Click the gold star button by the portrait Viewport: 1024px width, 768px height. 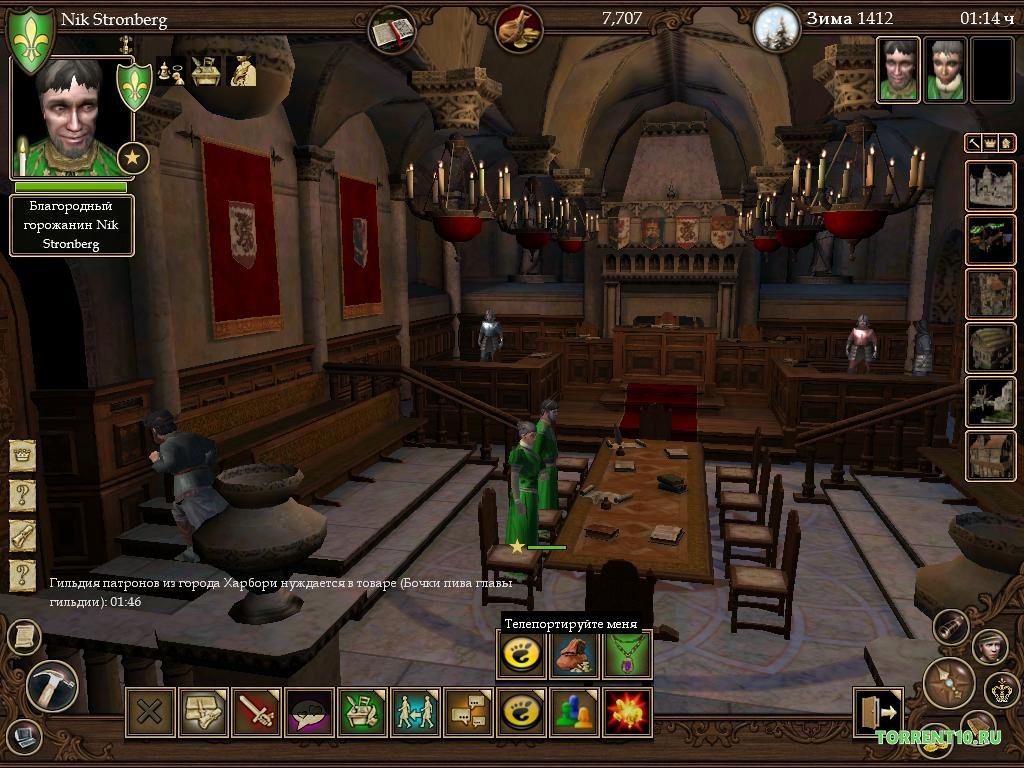[x=133, y=157]
